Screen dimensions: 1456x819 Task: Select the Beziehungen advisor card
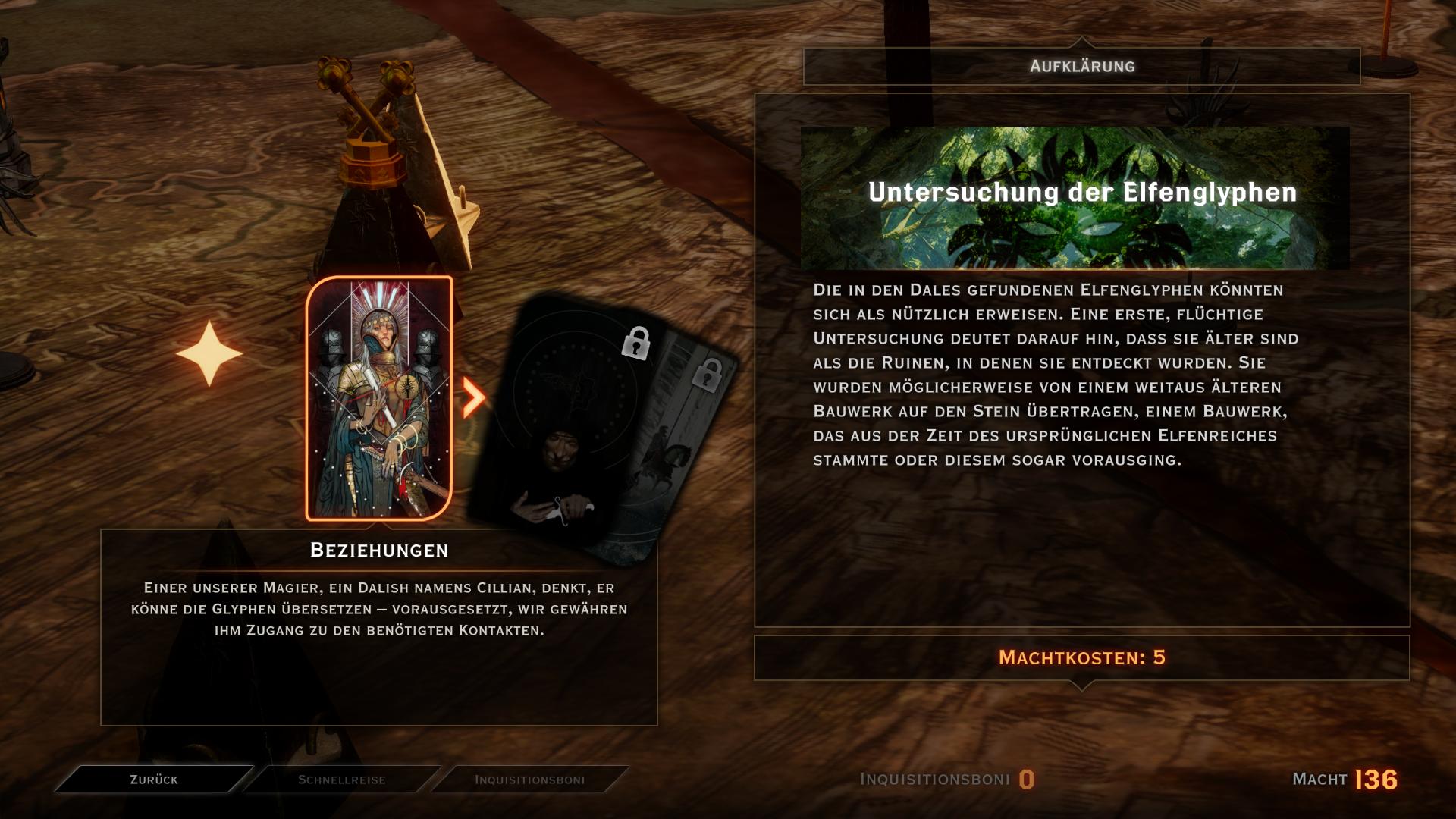tap(379, 399)
